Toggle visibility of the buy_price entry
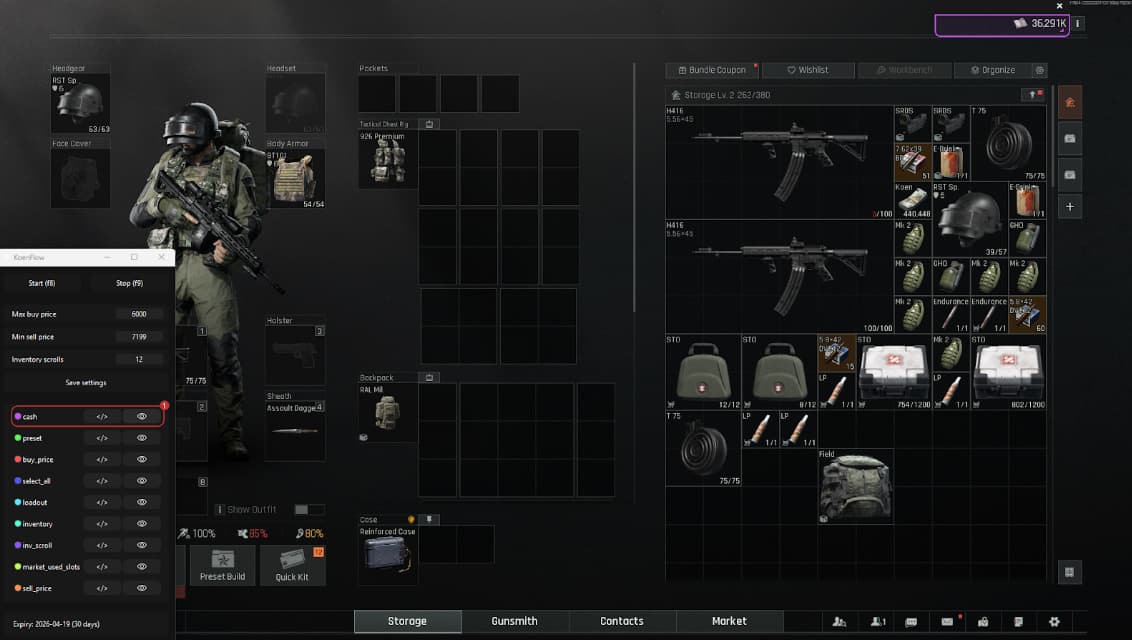 pyautogui.click(x=142, y=459)
